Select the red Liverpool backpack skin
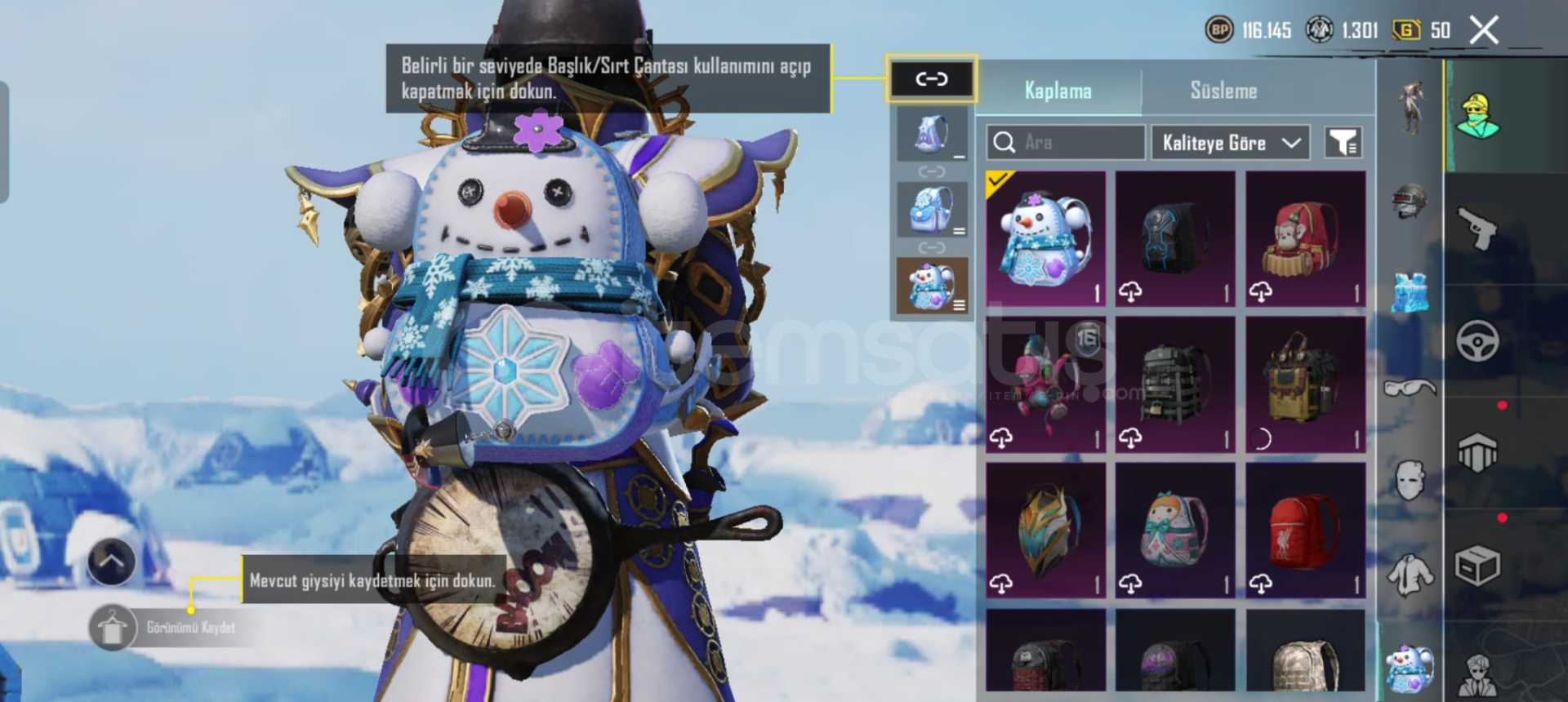The width and height of the screenshot is (1568, 702). pyautogui.click(x=1305, y=531)
